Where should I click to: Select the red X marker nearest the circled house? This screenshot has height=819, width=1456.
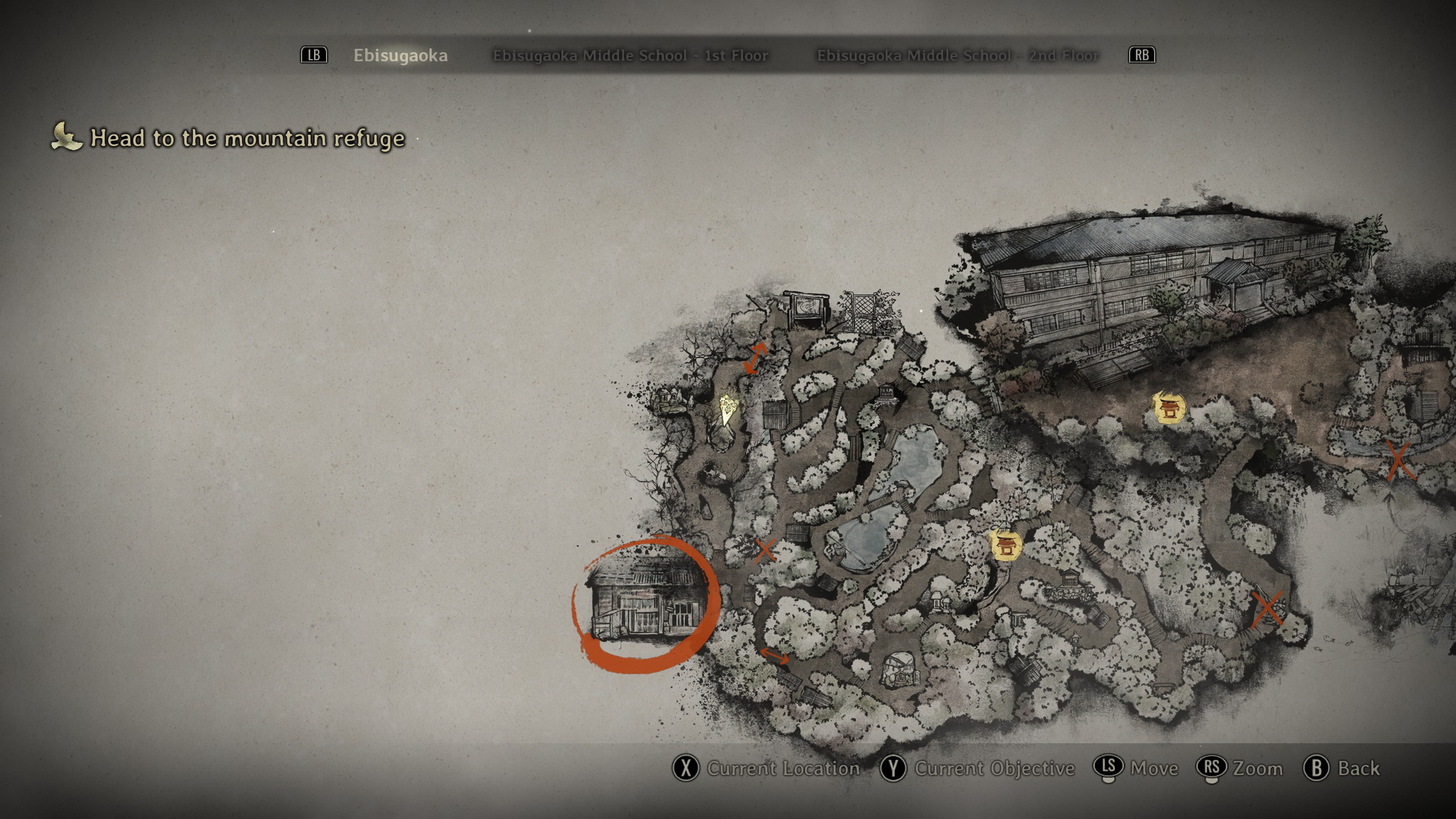[x=764, y=549]
